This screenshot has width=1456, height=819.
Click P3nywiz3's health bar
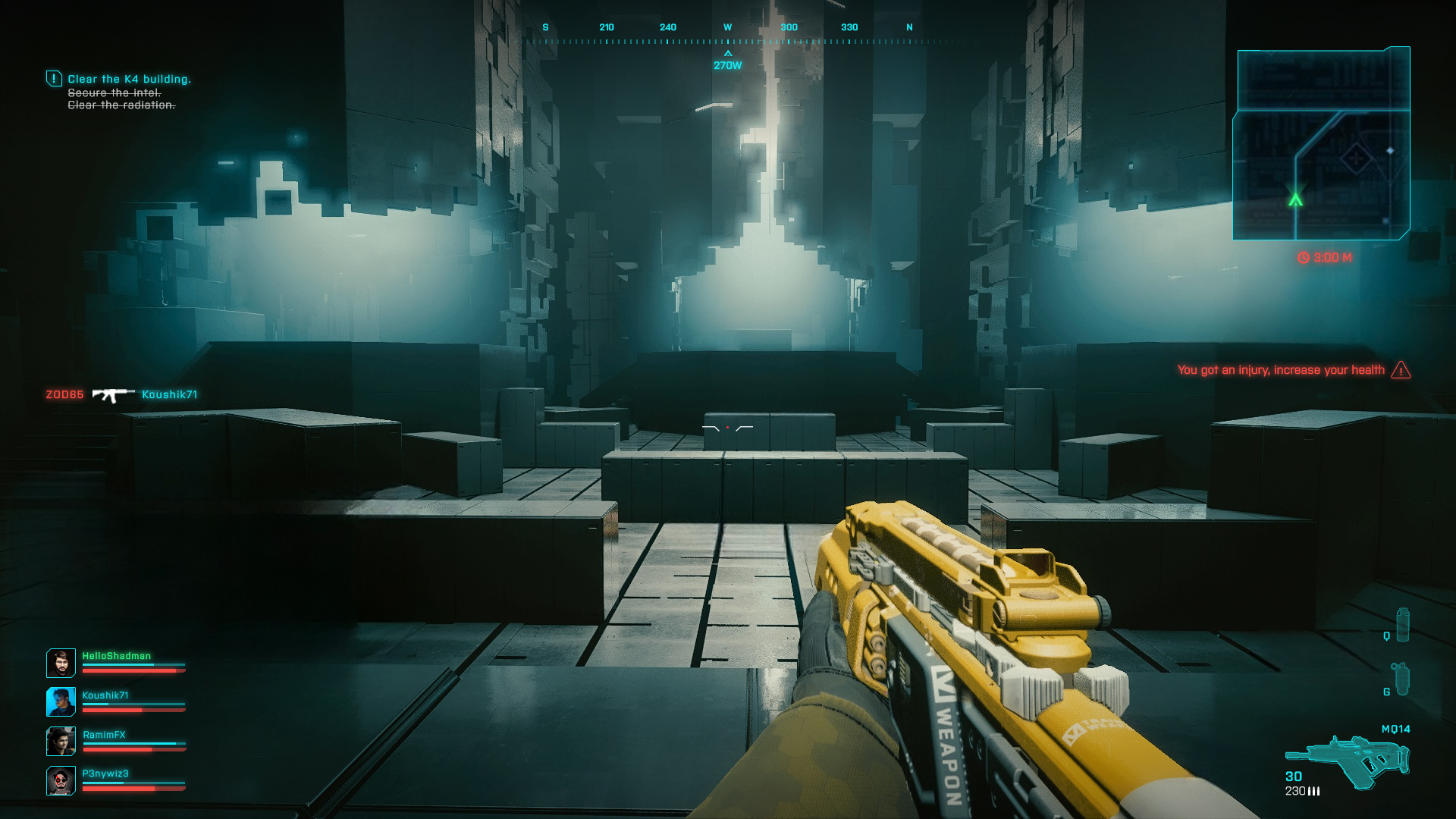point(133,789)
